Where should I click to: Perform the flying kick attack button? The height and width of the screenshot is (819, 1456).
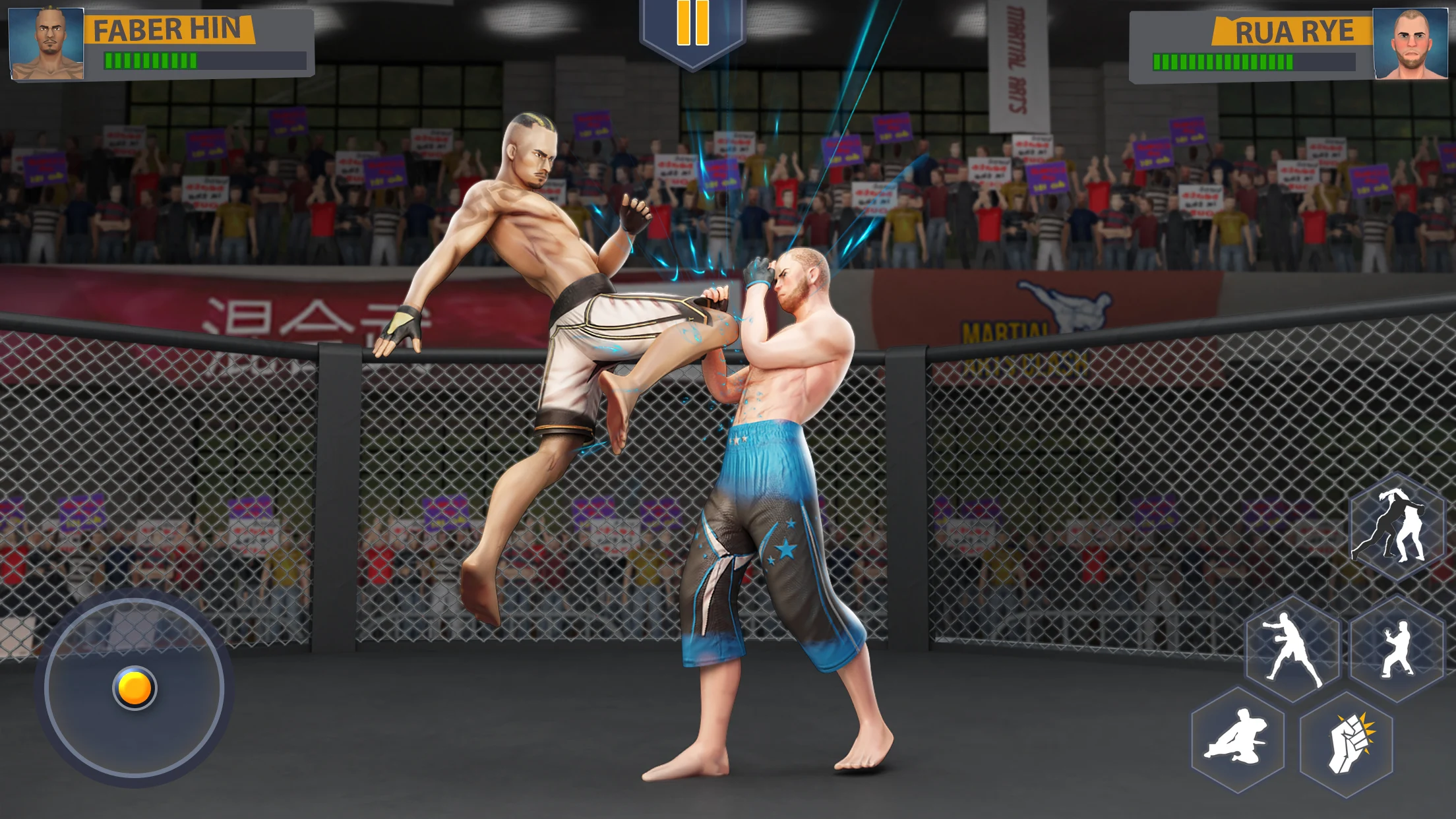pyautogui.click(x=1238, y=739)
